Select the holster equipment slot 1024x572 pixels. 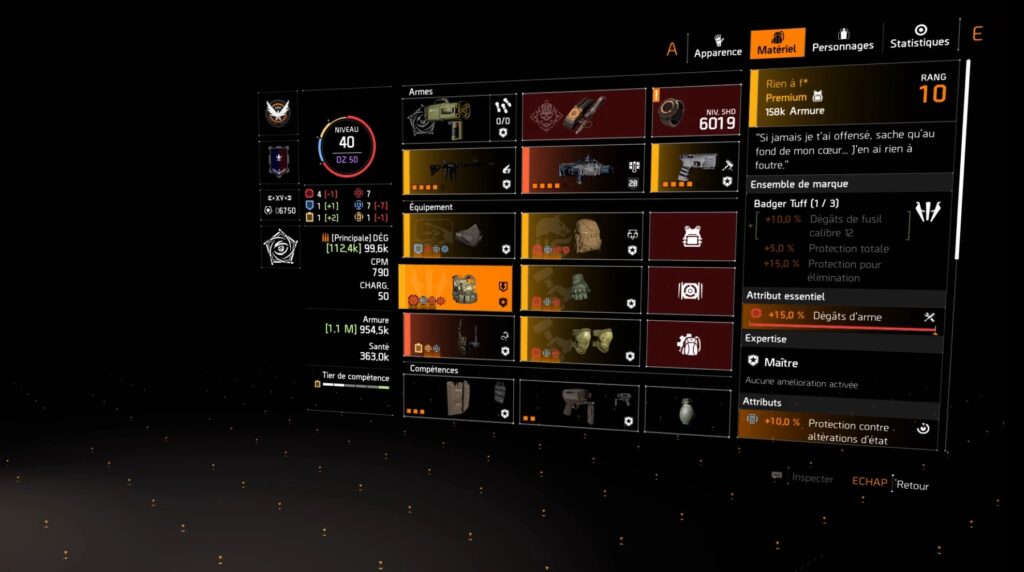pos(459,337)
